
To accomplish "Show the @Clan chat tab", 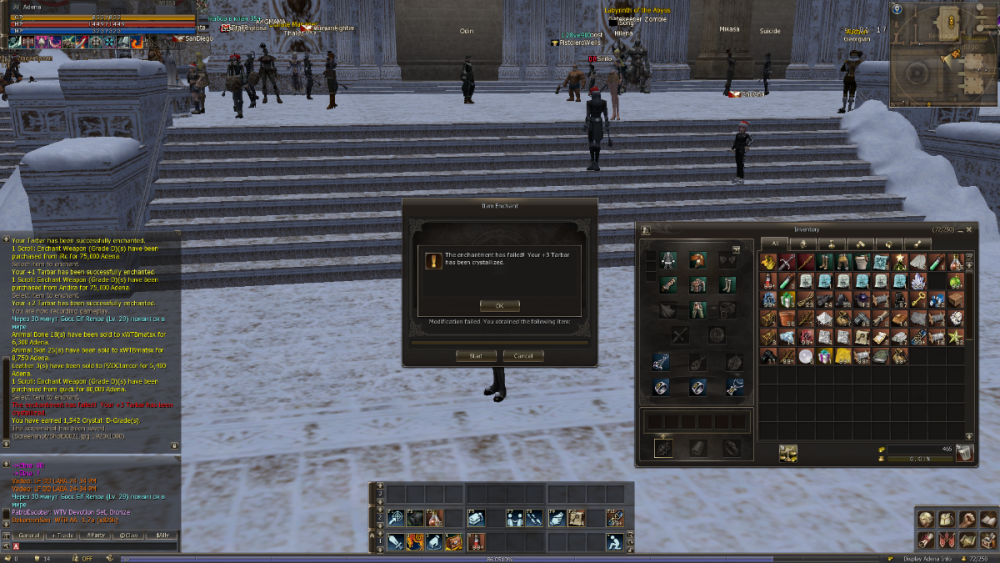I will (x=128, y=536).
